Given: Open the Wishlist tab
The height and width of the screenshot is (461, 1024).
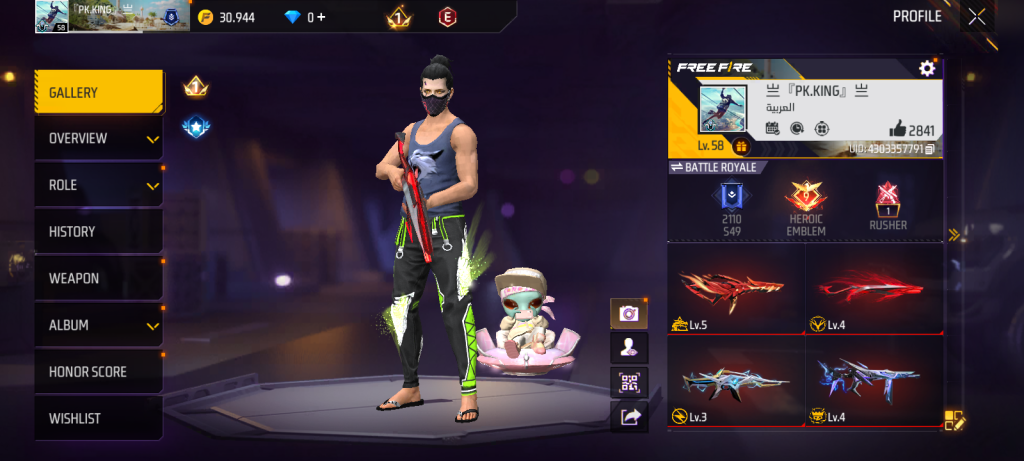Looking at the screenshot, I should [98, 418].
